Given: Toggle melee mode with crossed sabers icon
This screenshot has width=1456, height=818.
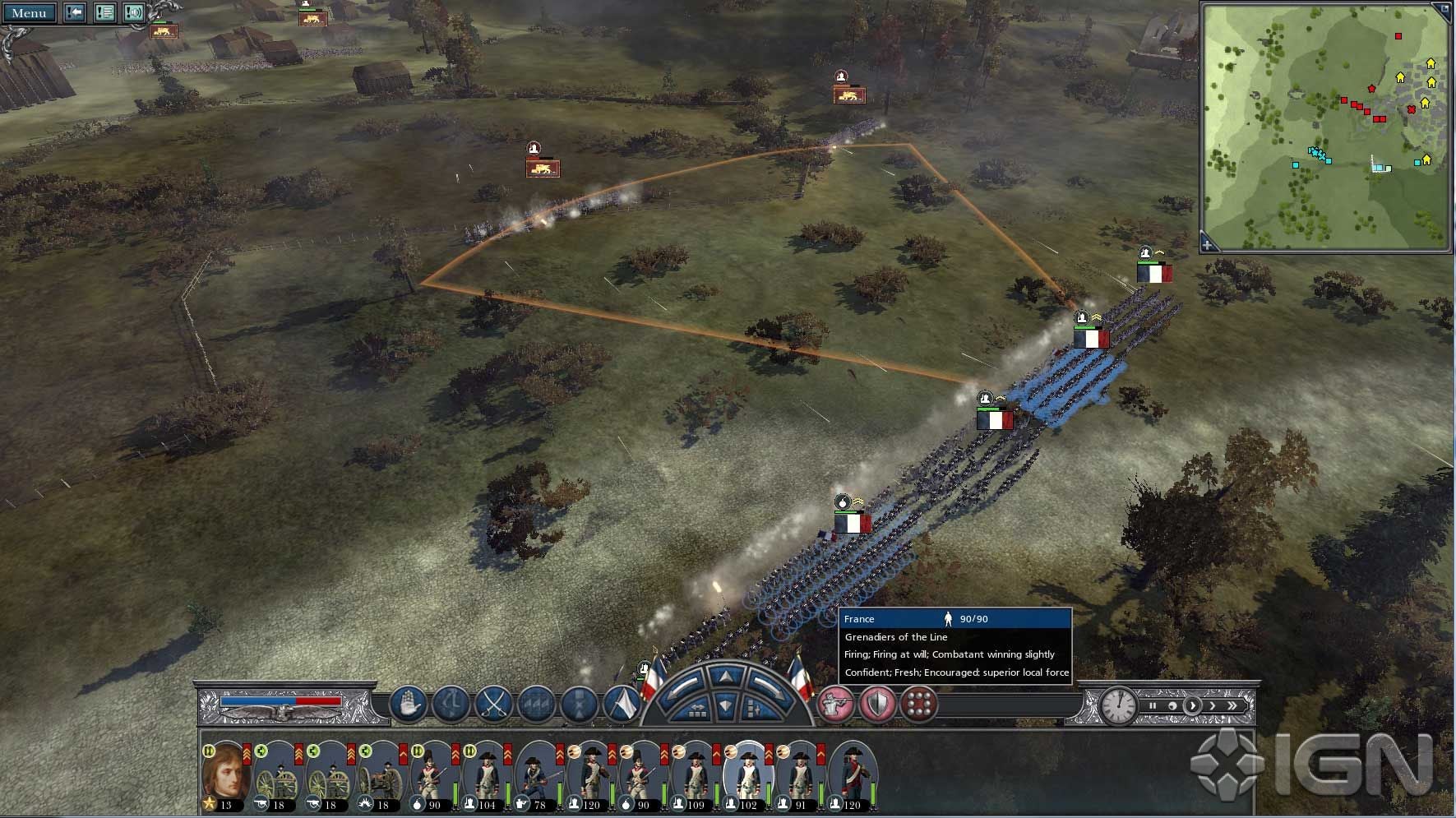Looking at the screenshot, I should (x=493, y=705).
